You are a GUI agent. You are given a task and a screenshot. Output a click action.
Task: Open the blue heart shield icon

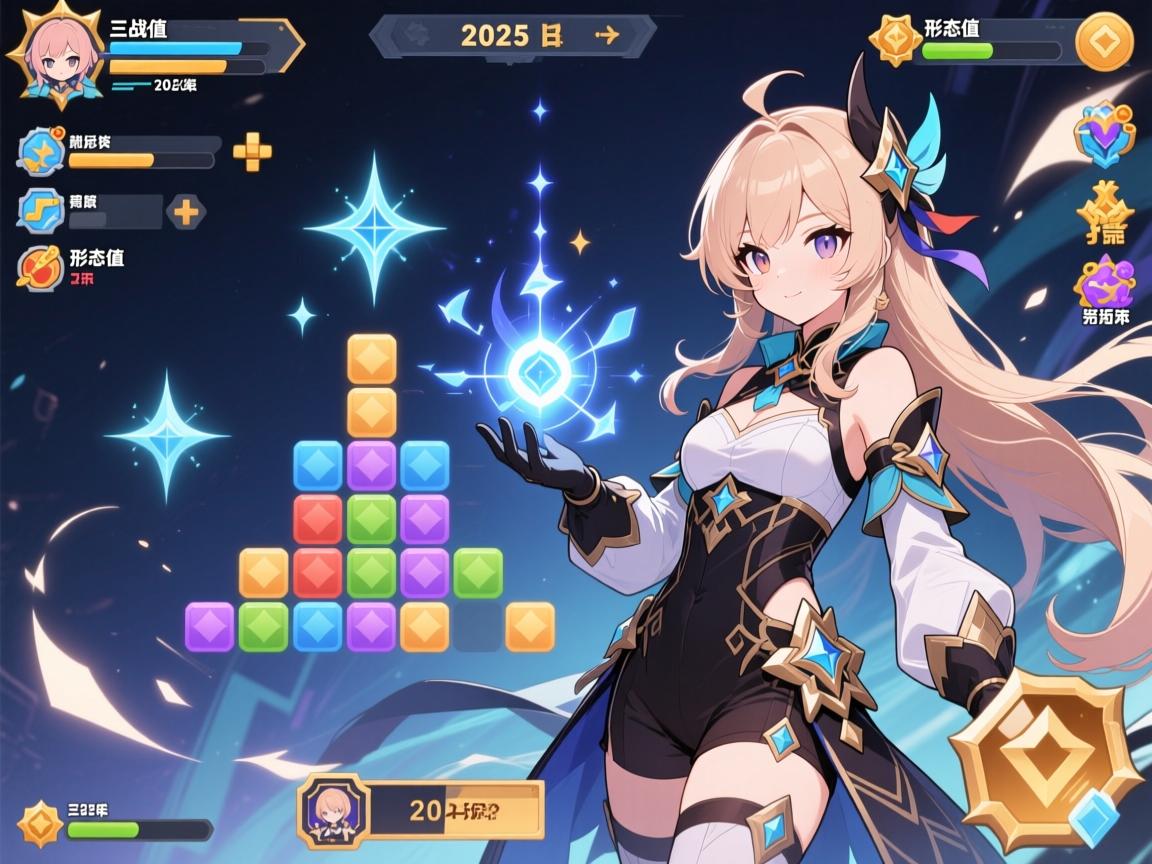tap(1104, 137)
